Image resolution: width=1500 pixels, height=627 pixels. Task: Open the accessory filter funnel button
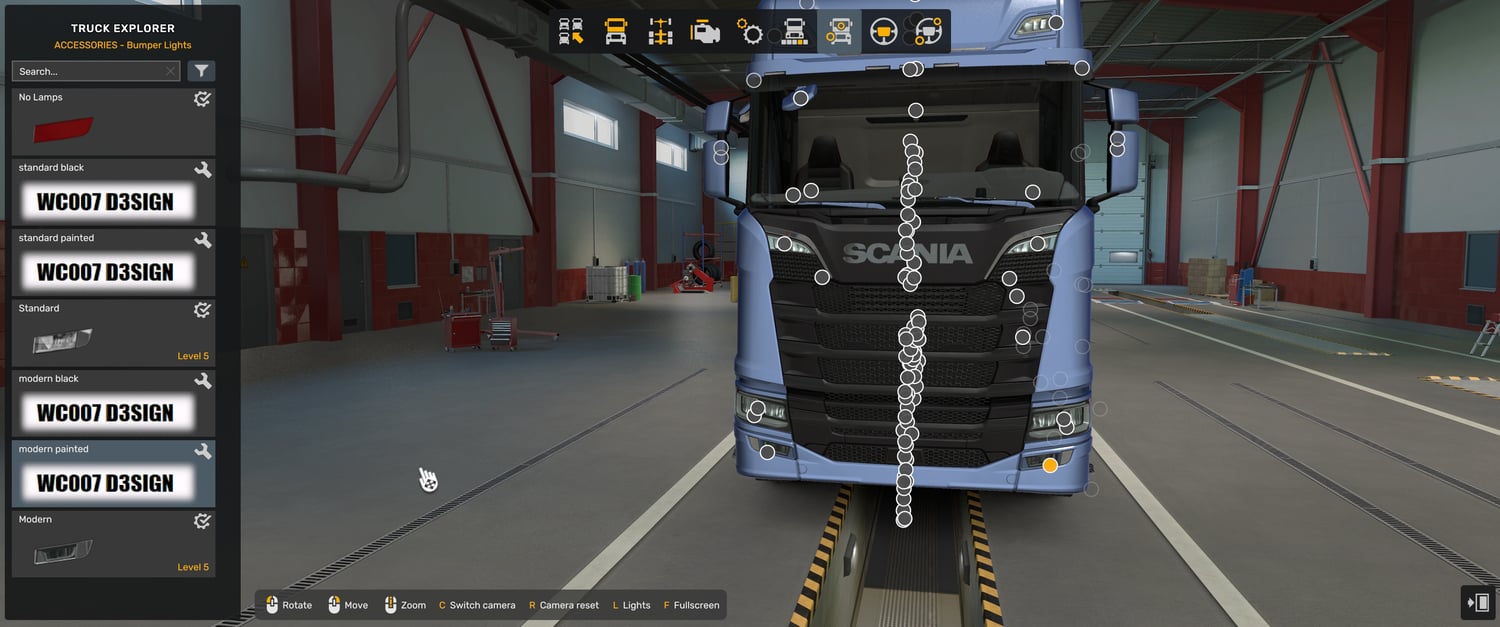click(x=201, y=71)
